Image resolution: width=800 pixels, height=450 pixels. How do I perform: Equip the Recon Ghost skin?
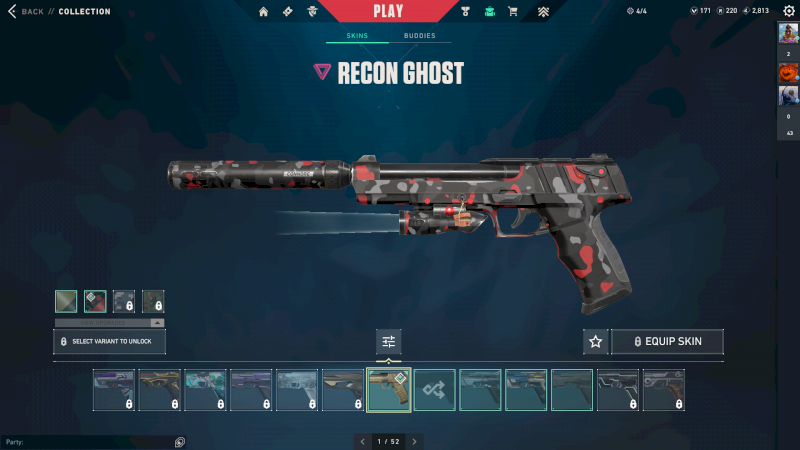point(667,342)
